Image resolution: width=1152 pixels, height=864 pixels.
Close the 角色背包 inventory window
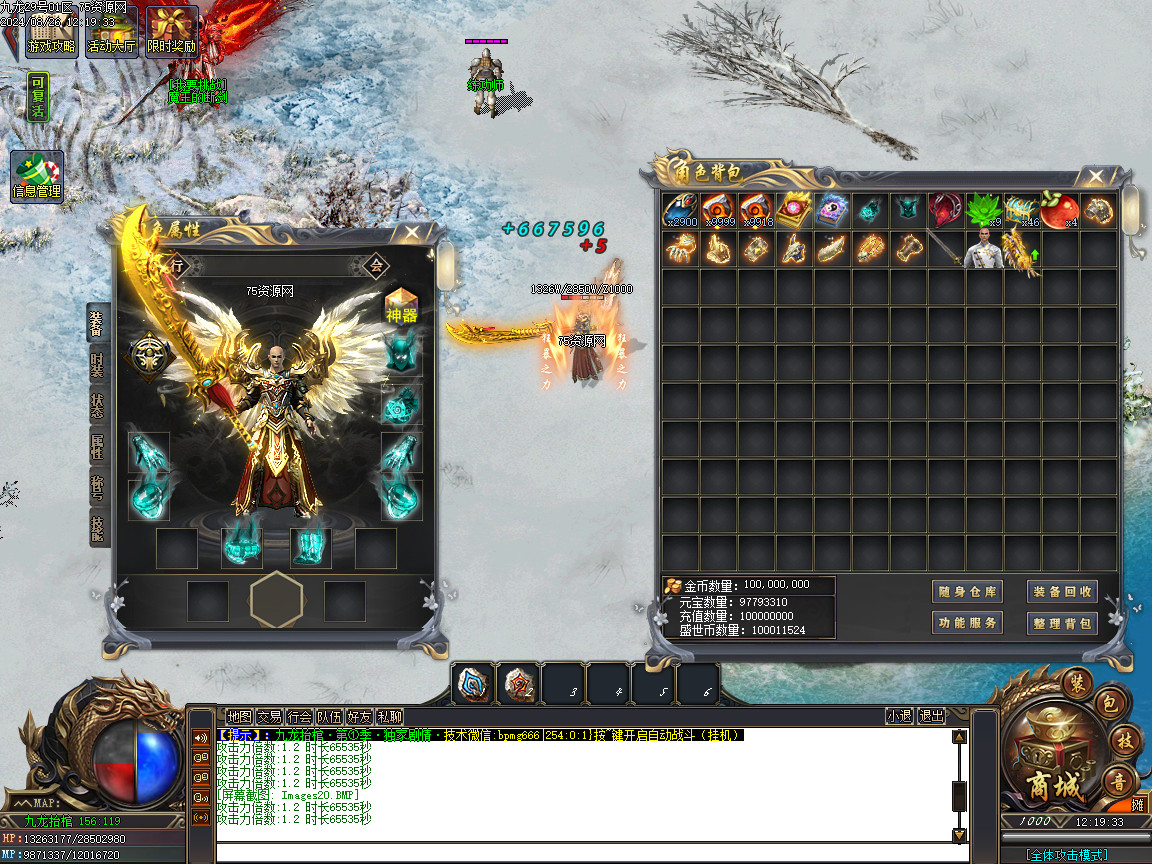[1097, 176]
